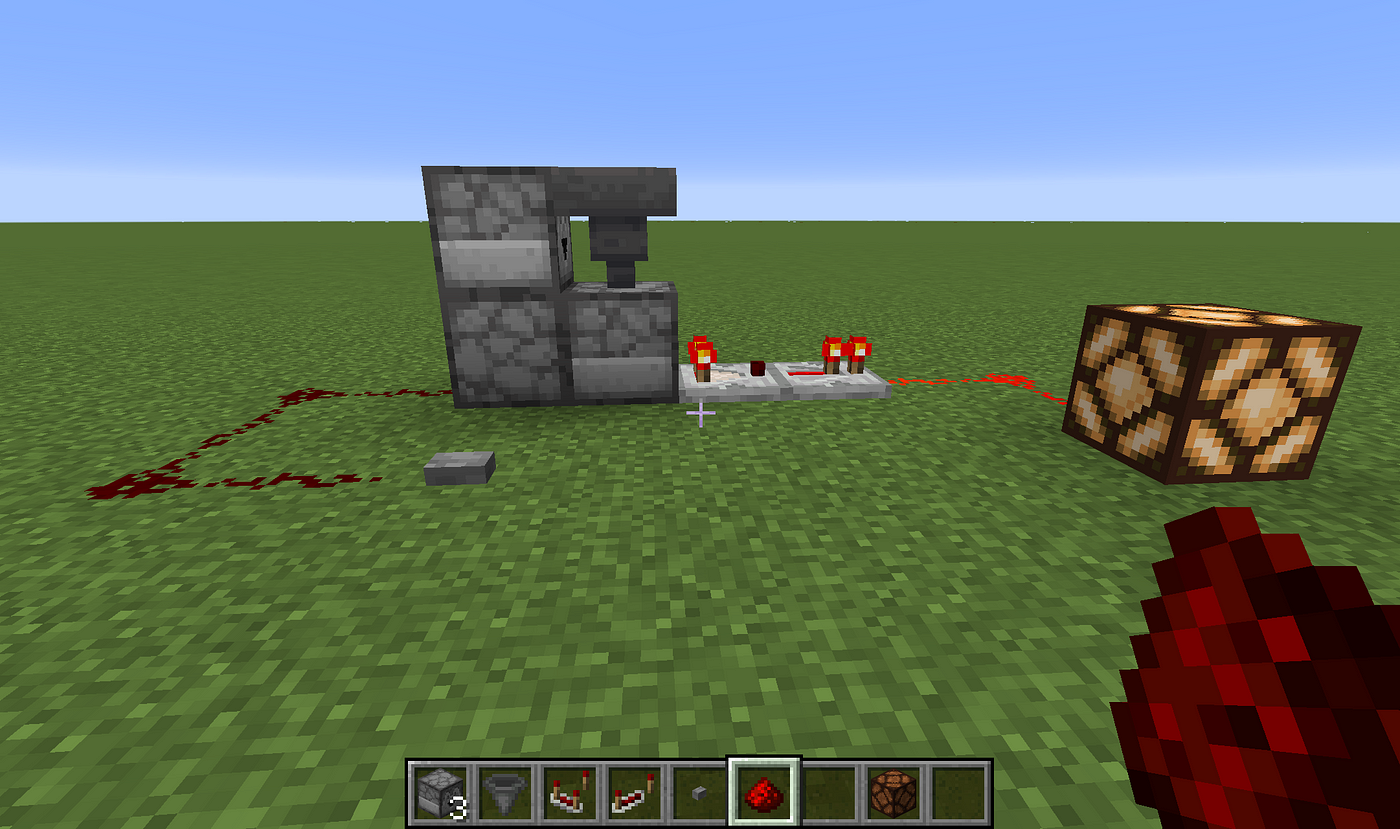Click the comparator's front redstone torch

coord(757,368)
